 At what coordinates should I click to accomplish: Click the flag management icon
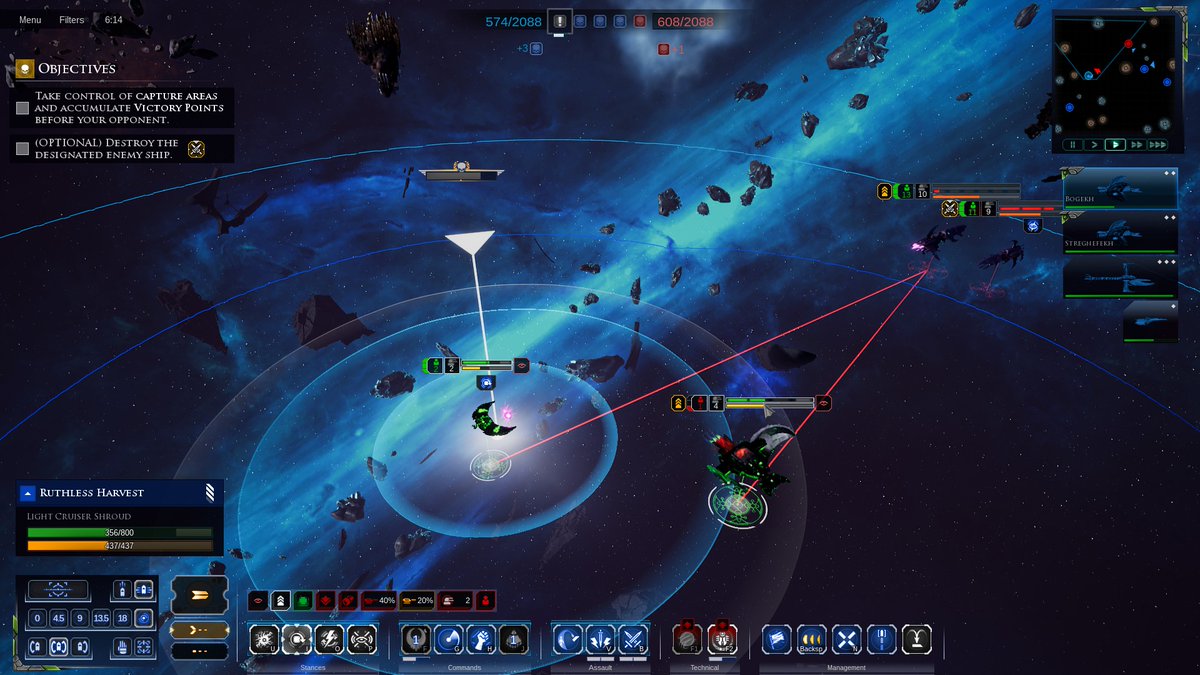point(777,639)
